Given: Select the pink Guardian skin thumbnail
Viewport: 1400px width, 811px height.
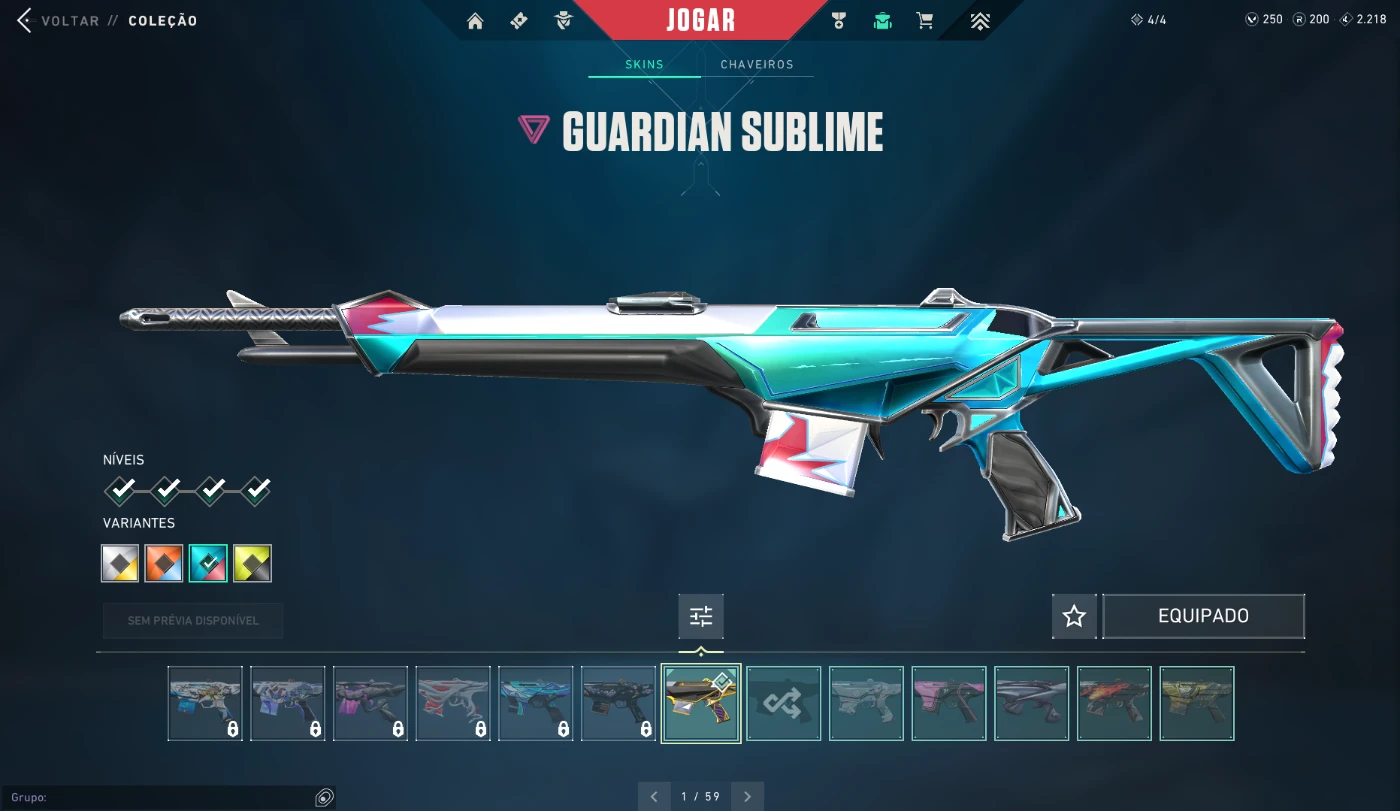Looking at the screenshot, I should coord(949,704).
